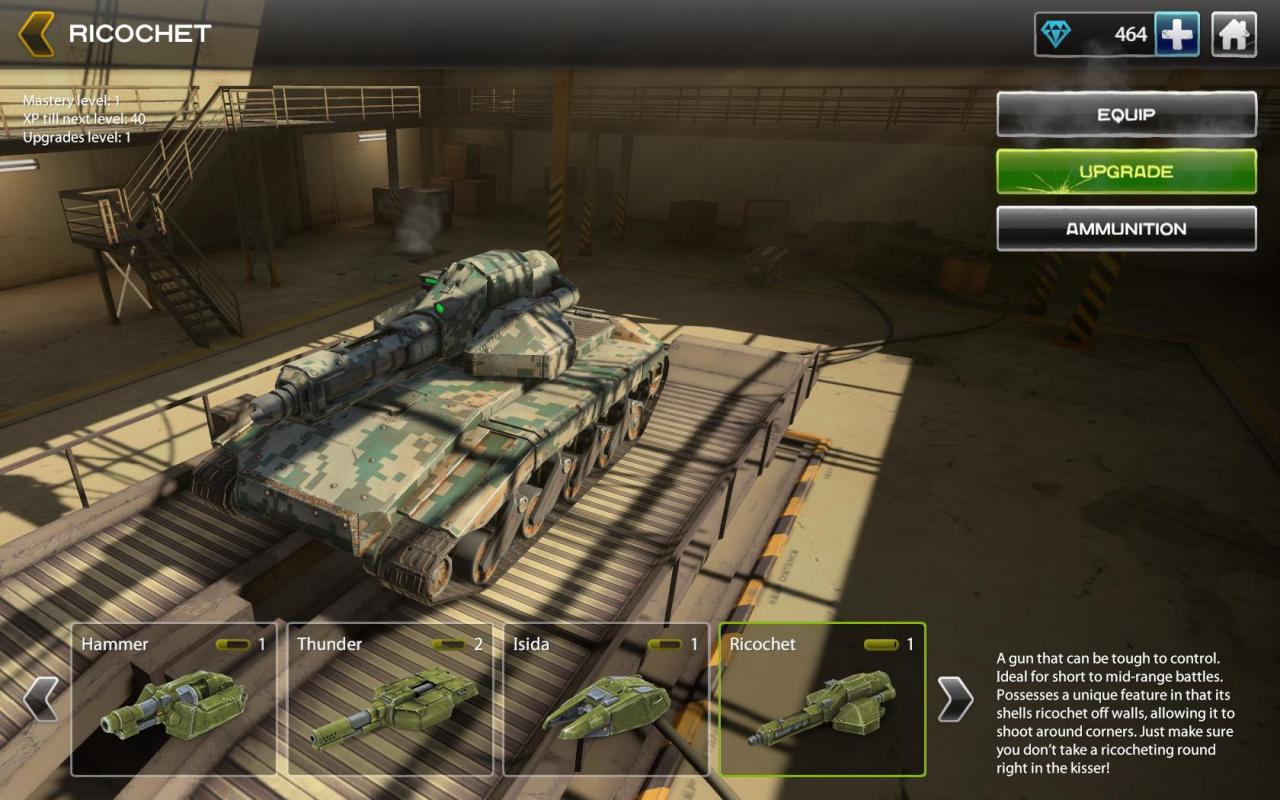The height and width of the screenshot is (800, 1280).
Task: Open the AMMUNITION menu
Action: 1126,229
